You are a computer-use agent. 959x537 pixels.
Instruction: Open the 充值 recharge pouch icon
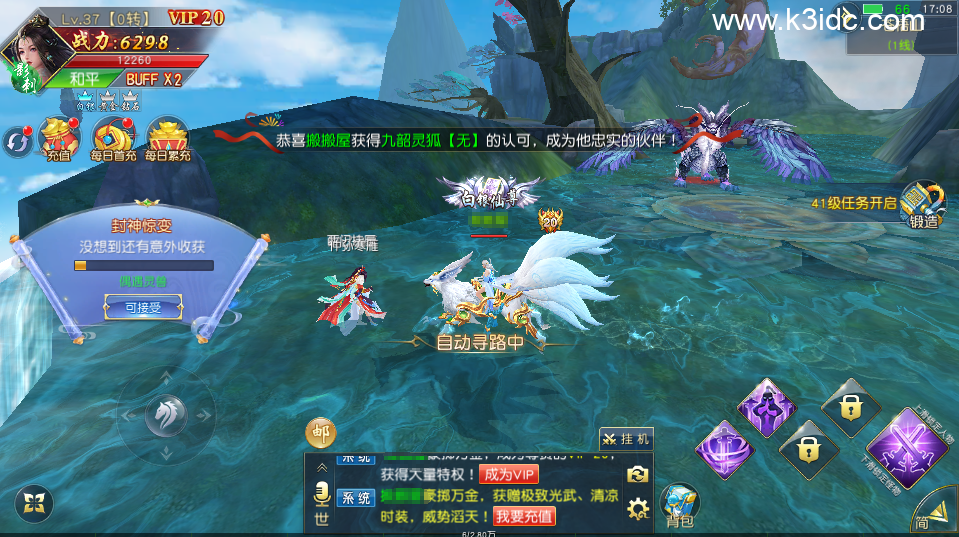point(58,139)
